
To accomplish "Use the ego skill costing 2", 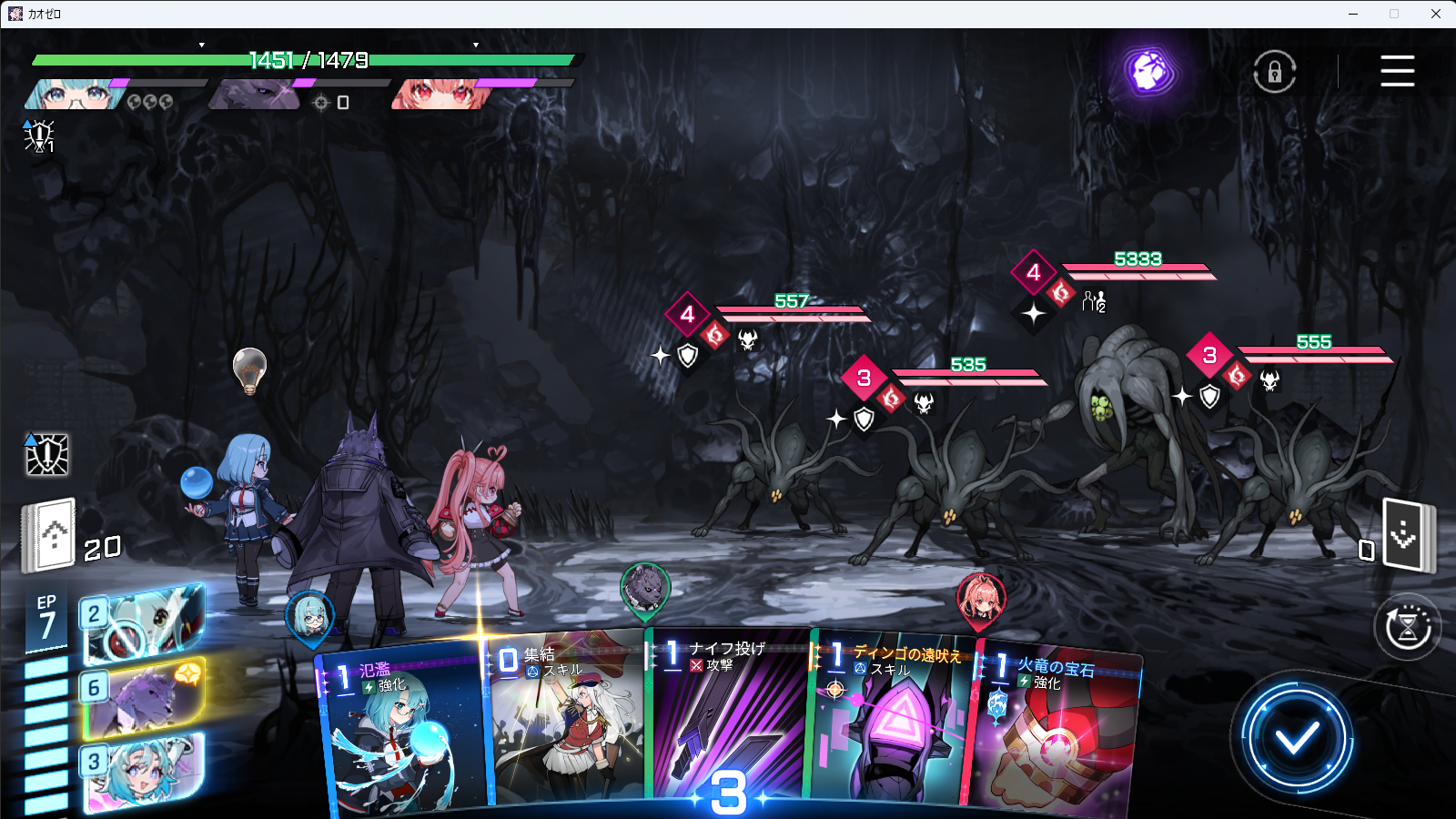I will coord(143,624).
